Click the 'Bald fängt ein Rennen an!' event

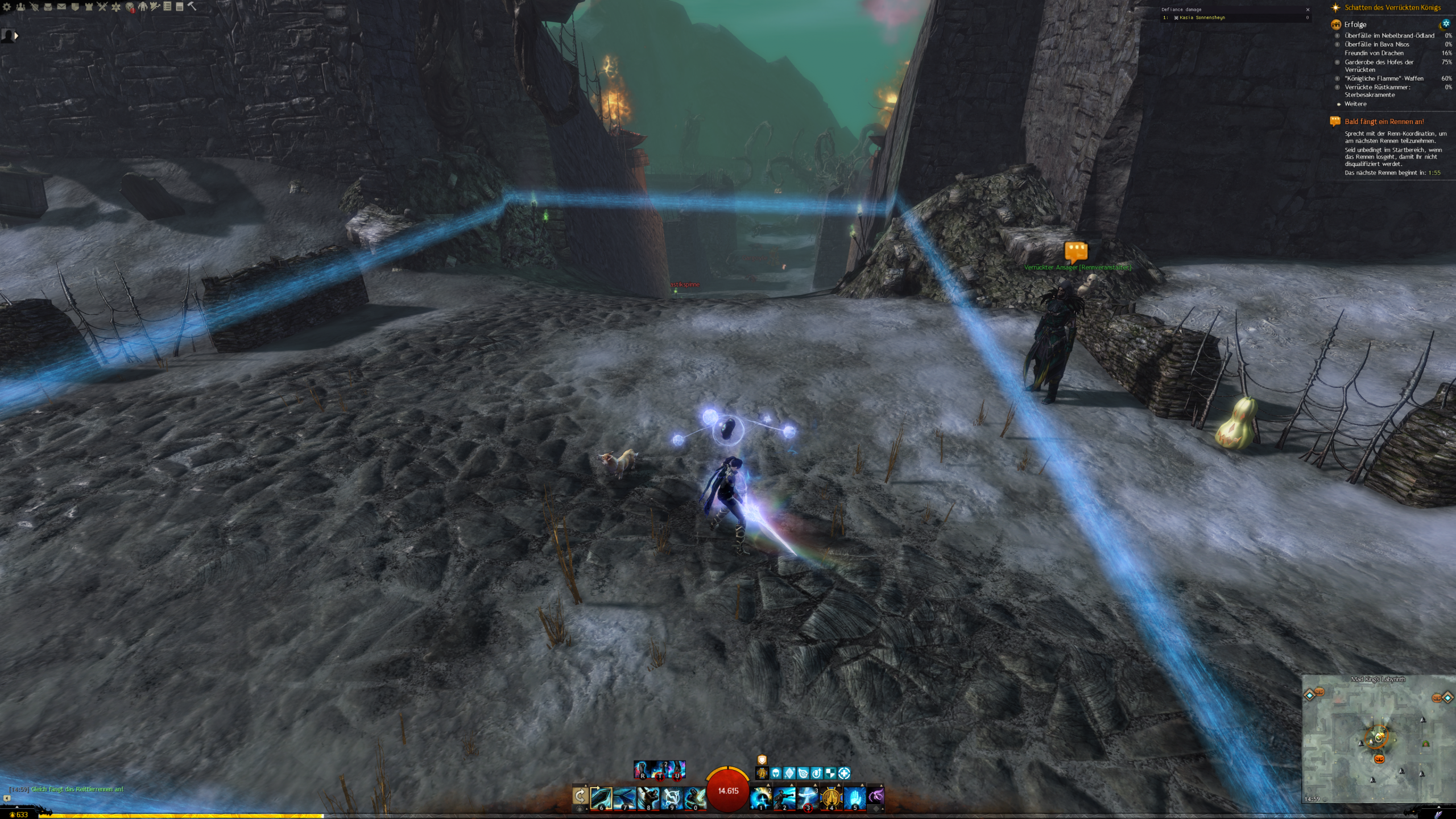point(1384,122)
